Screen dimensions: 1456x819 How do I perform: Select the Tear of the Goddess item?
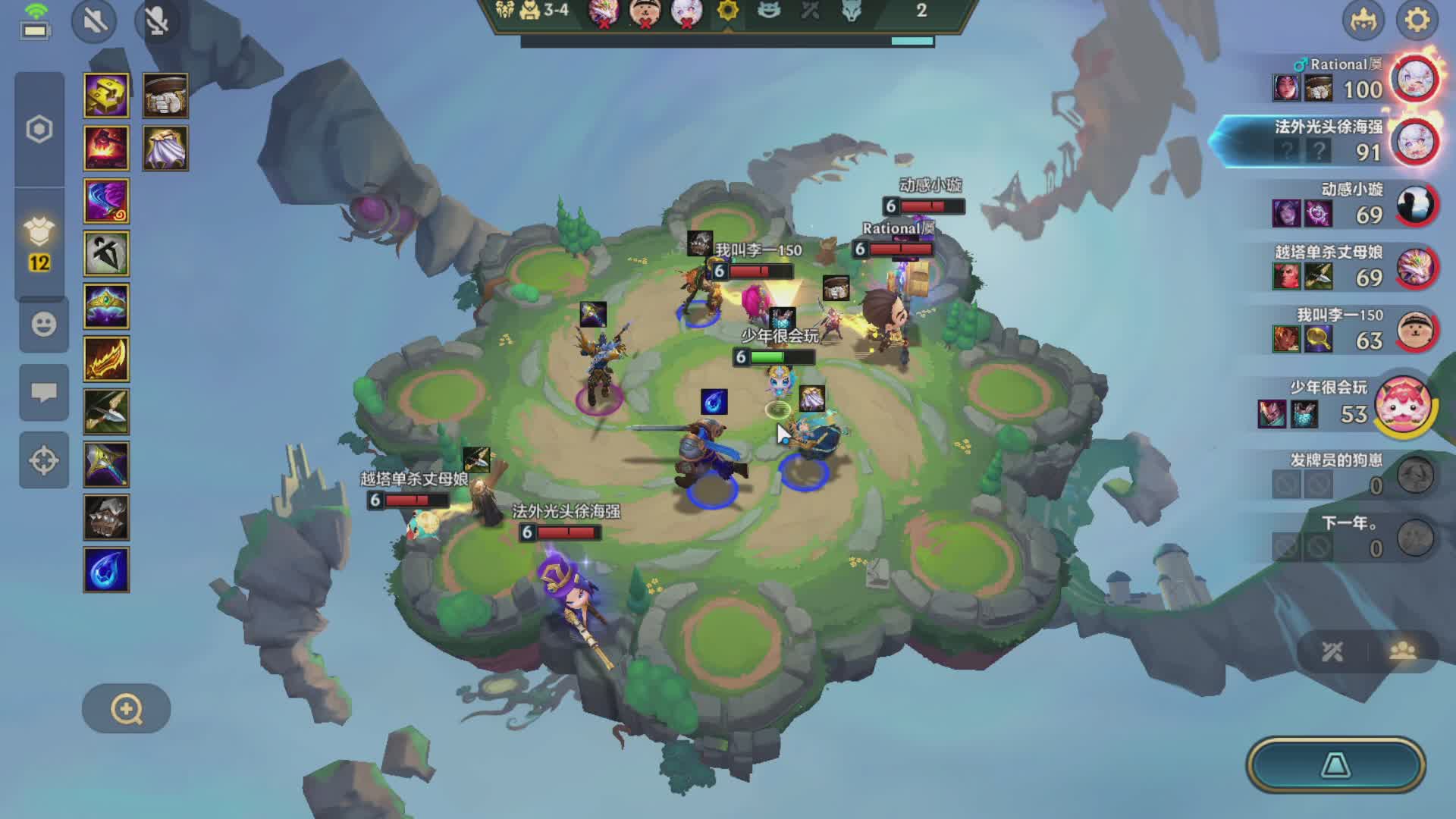coord(106,570)
